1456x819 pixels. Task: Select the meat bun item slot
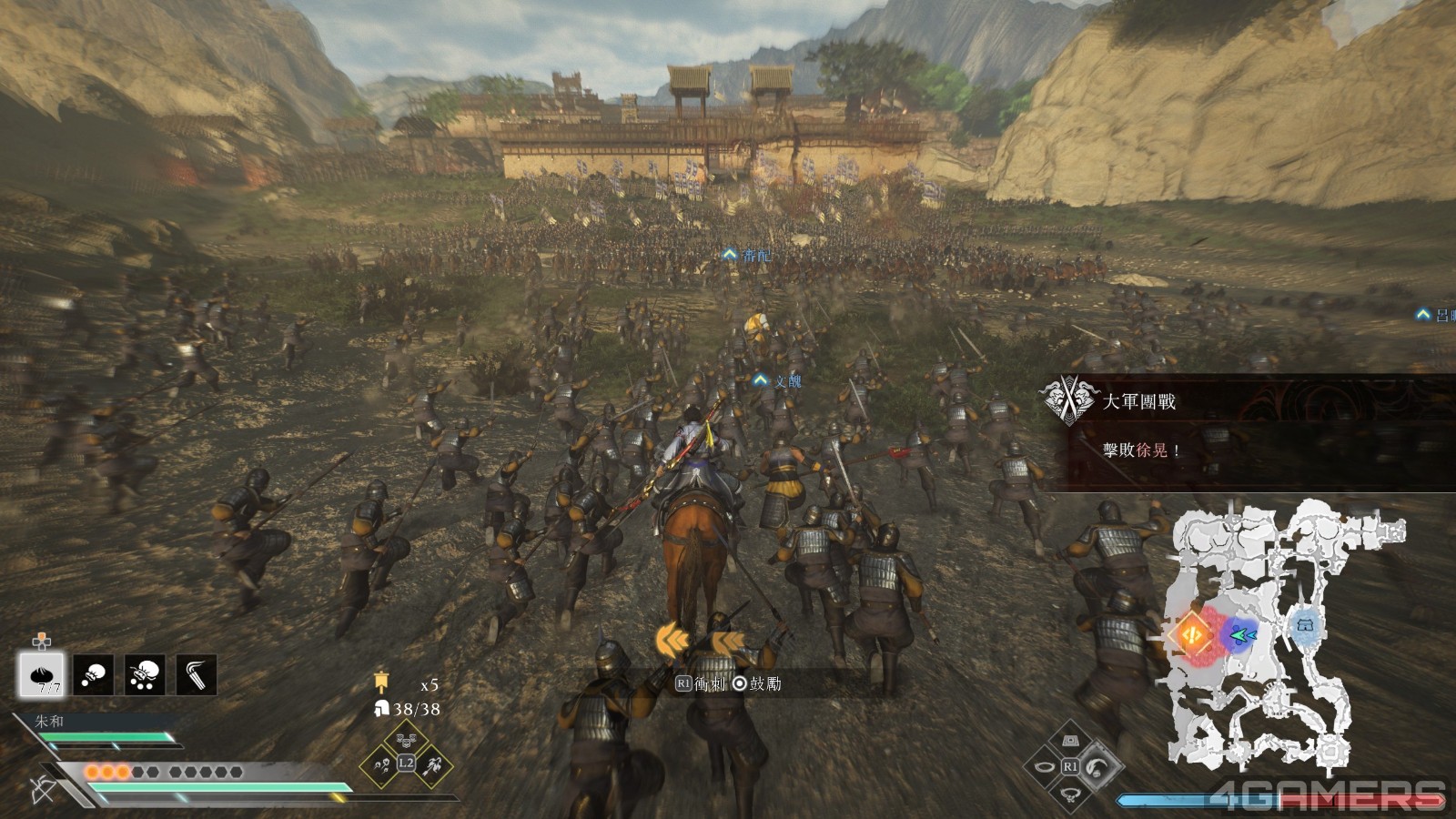42,674
